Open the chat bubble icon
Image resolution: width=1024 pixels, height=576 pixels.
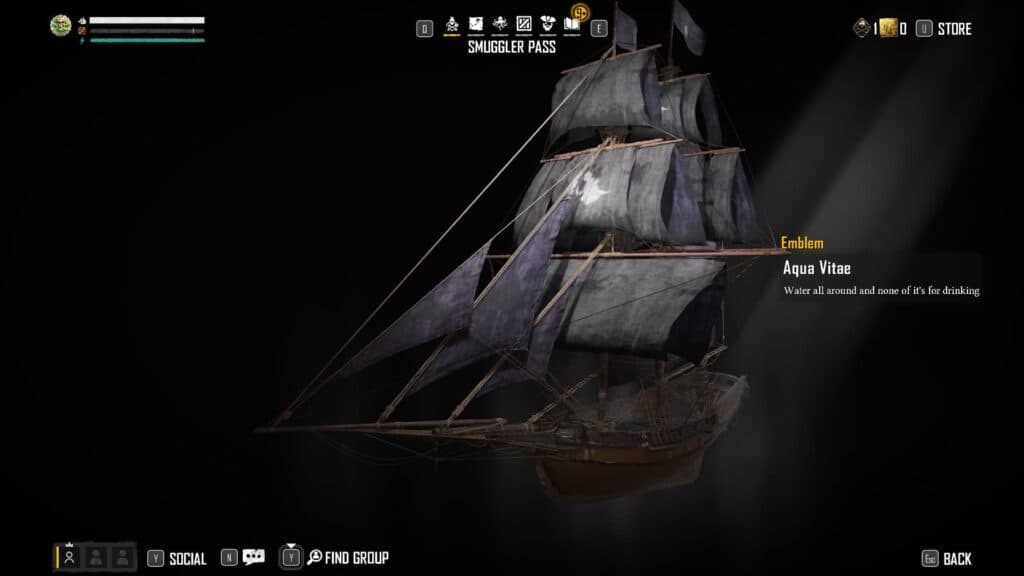point(254,558)
